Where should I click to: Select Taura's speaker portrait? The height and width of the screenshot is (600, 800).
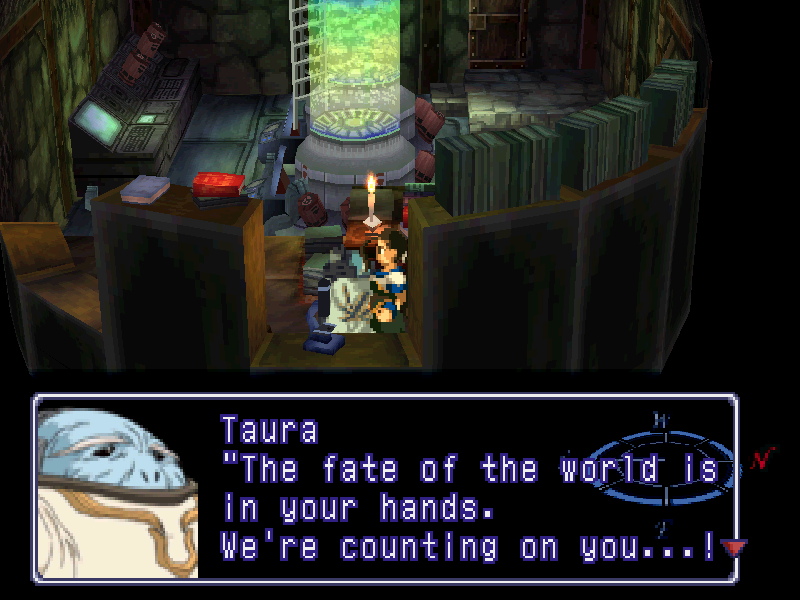(x=118, y=488)
